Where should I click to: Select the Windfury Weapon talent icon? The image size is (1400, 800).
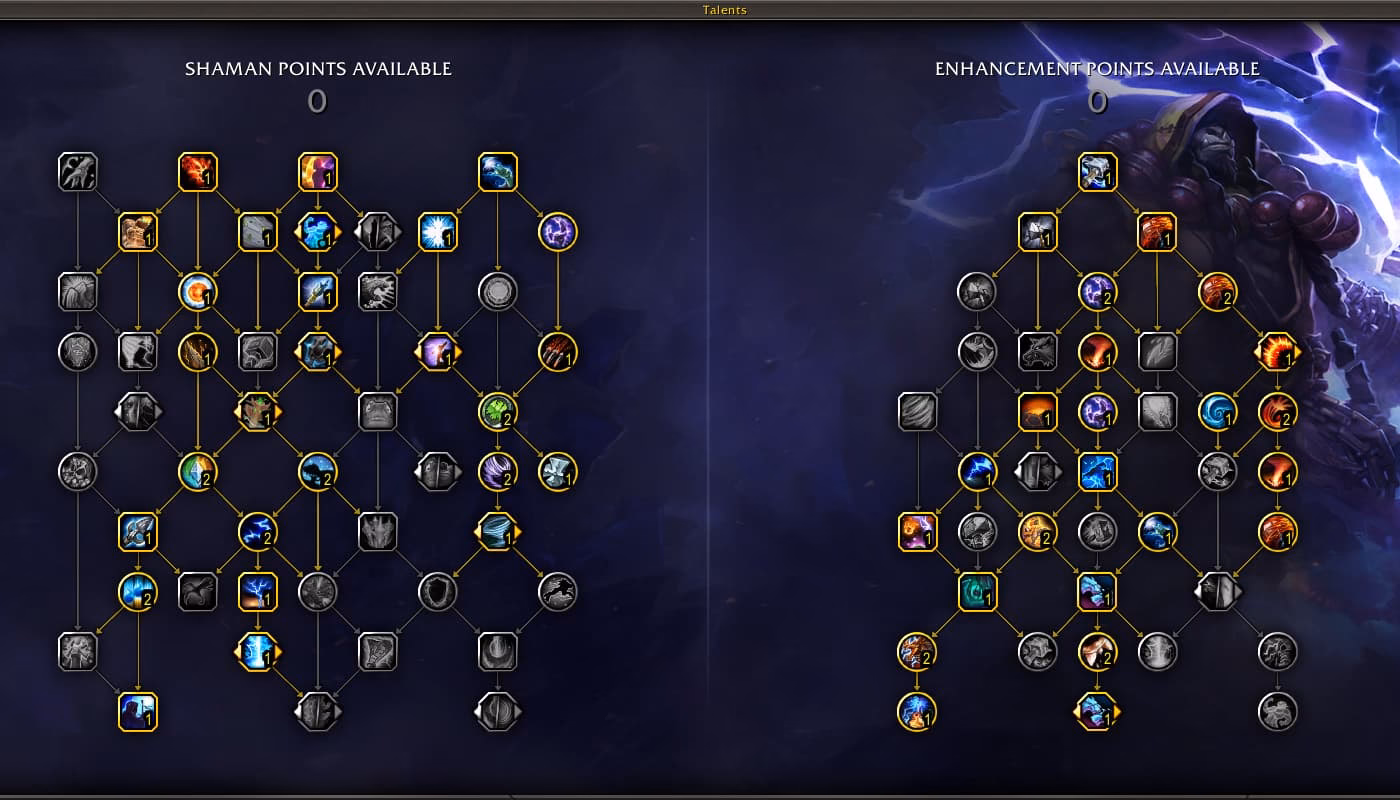point(1037,232)
